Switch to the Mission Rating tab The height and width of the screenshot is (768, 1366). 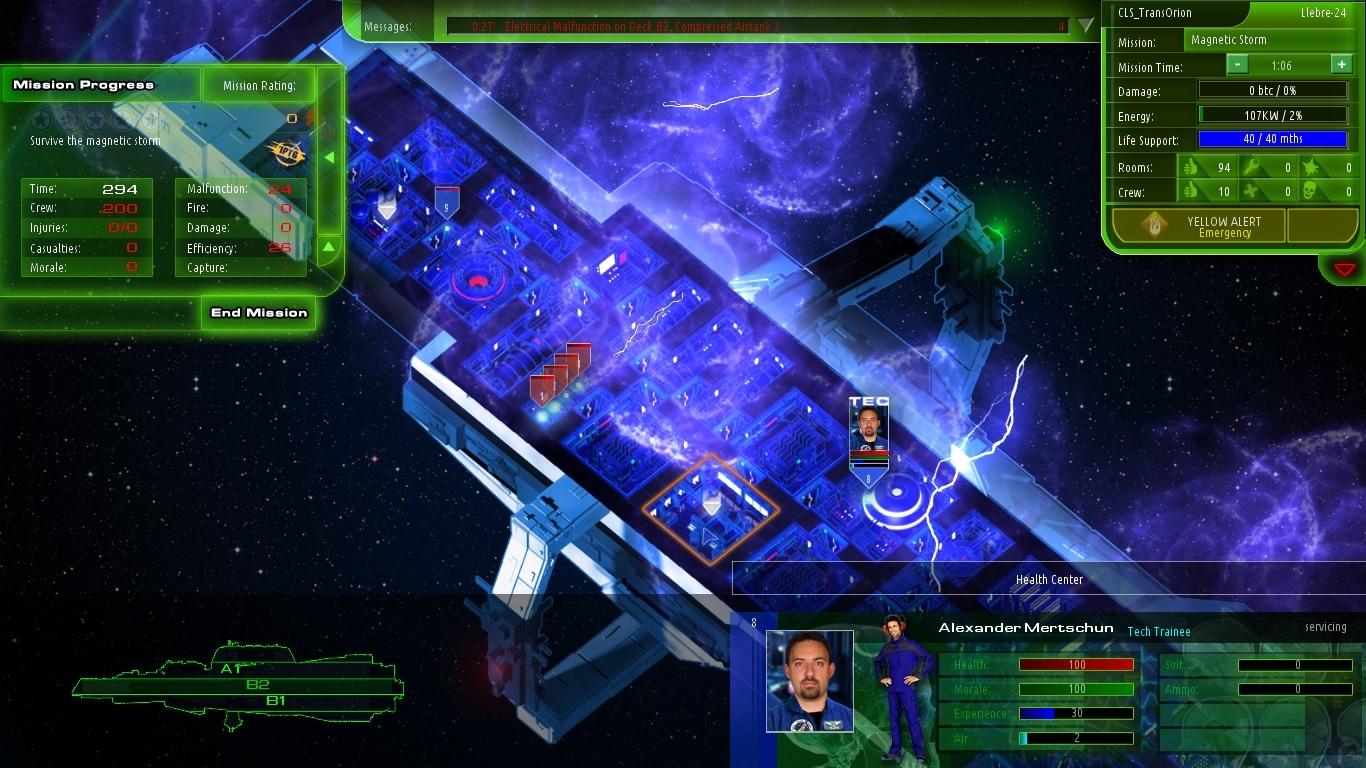(x=258, y=85)
